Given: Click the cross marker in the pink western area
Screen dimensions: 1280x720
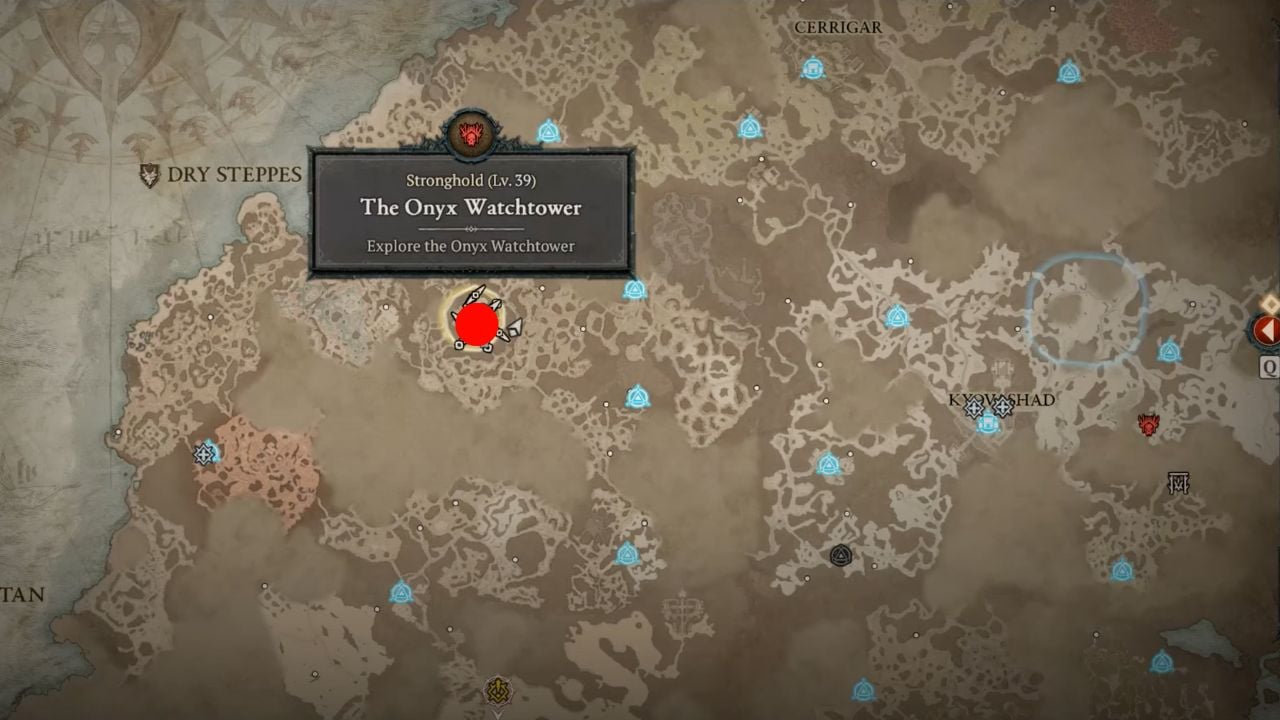Looking at the screenshot, I should 202,455.
